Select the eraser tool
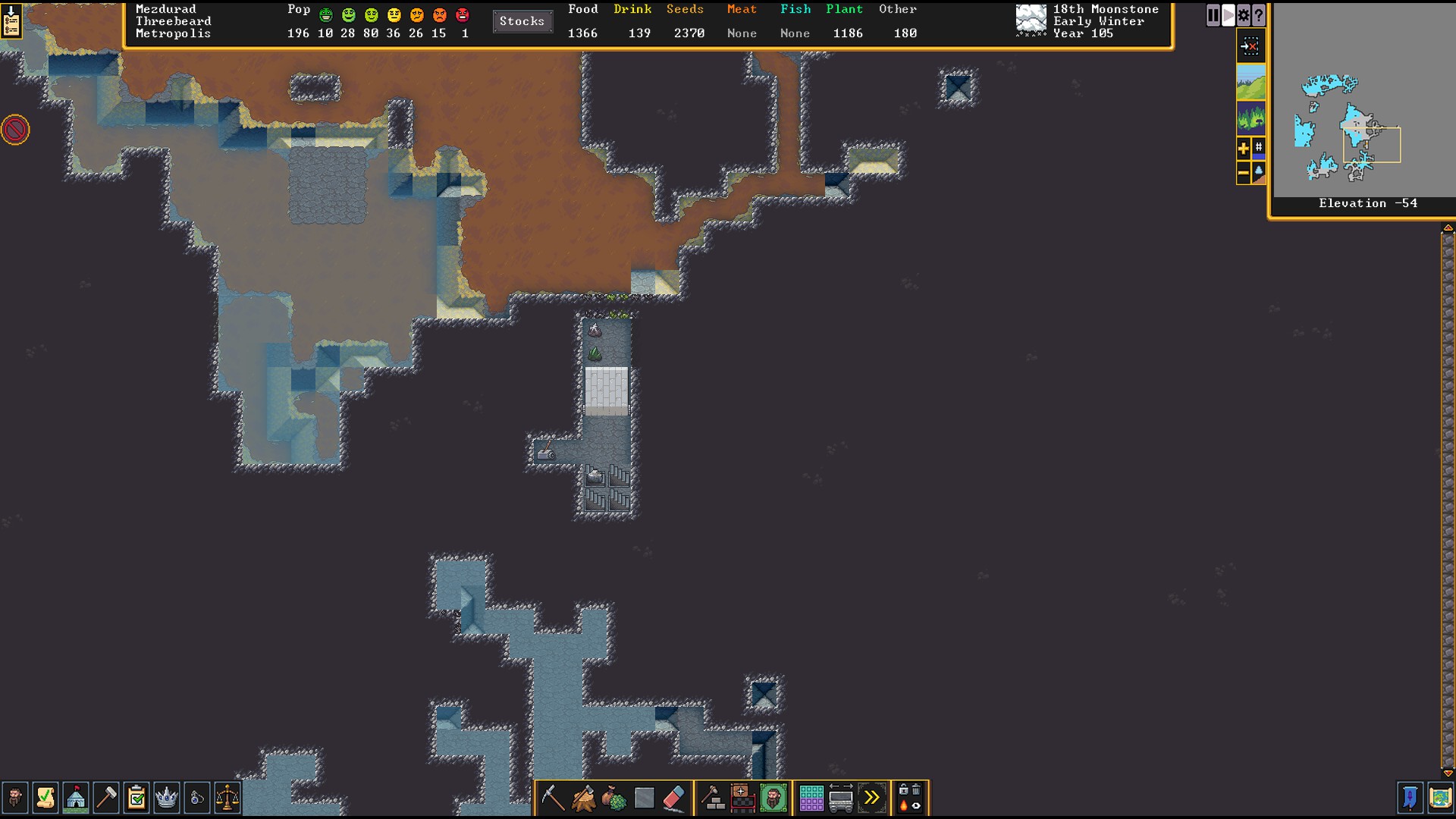 [x=674, y=798]
